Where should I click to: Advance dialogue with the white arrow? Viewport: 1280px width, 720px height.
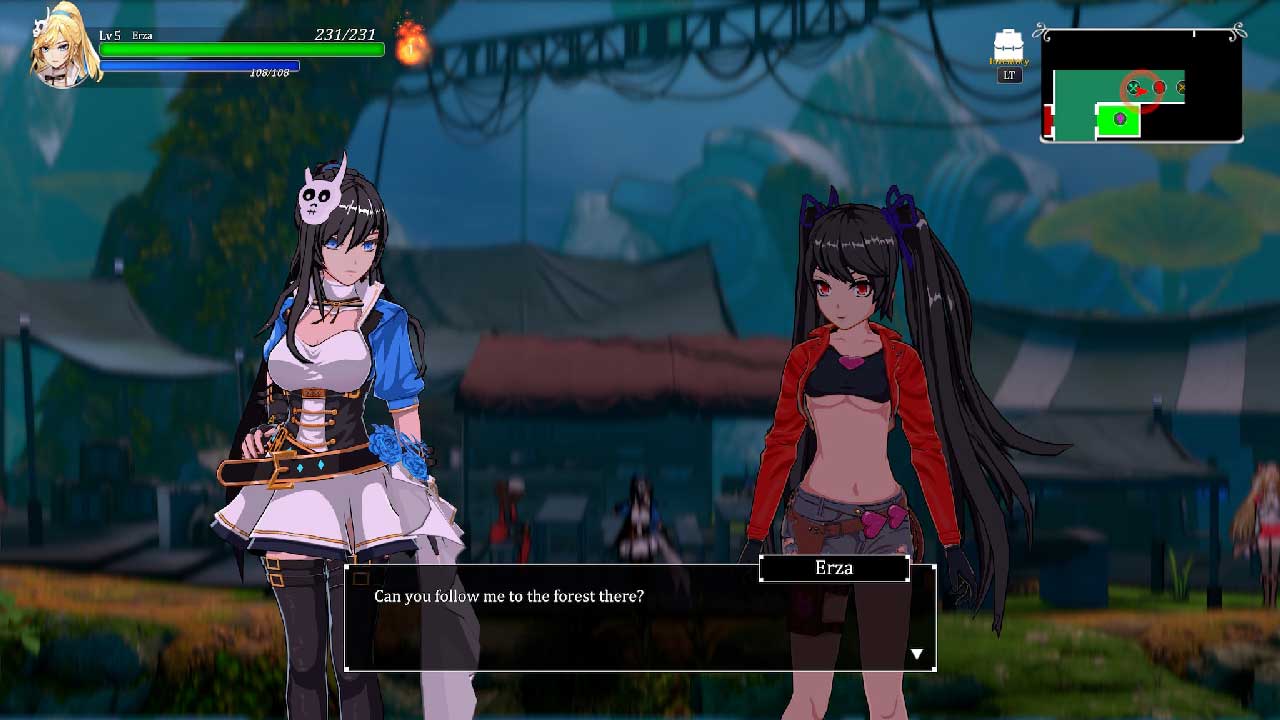916,654
